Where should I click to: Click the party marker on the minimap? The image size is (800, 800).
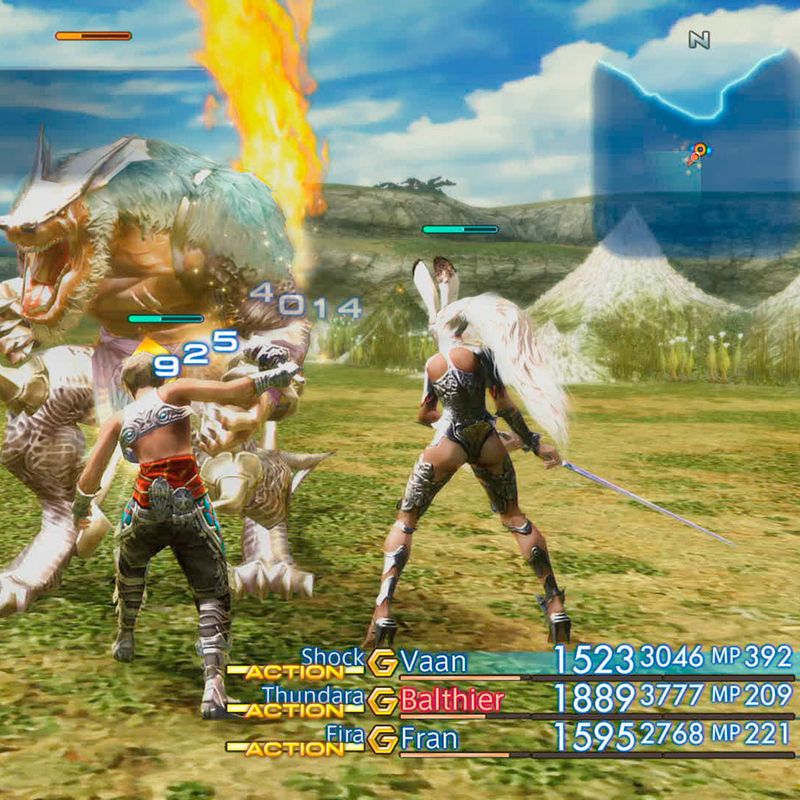point(697,152)
